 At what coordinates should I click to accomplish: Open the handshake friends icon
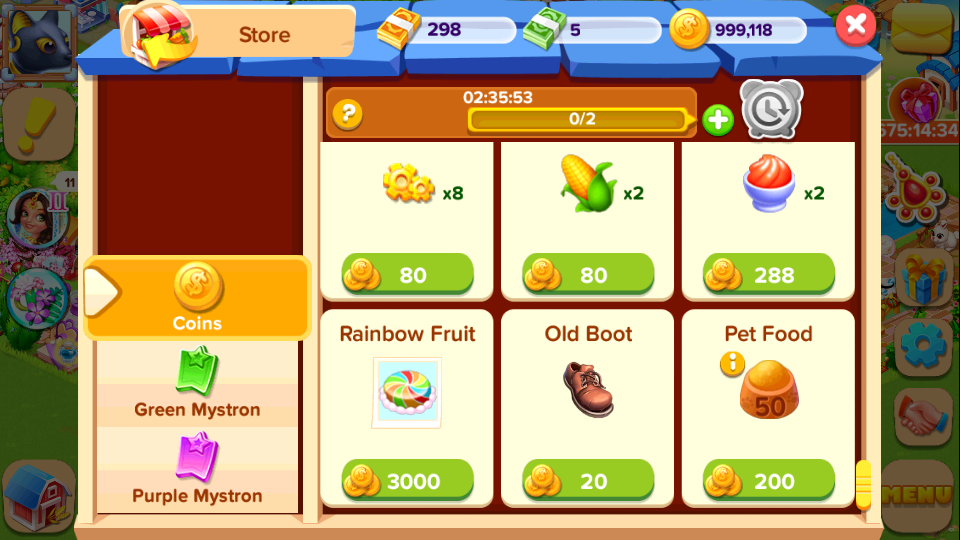923,417
